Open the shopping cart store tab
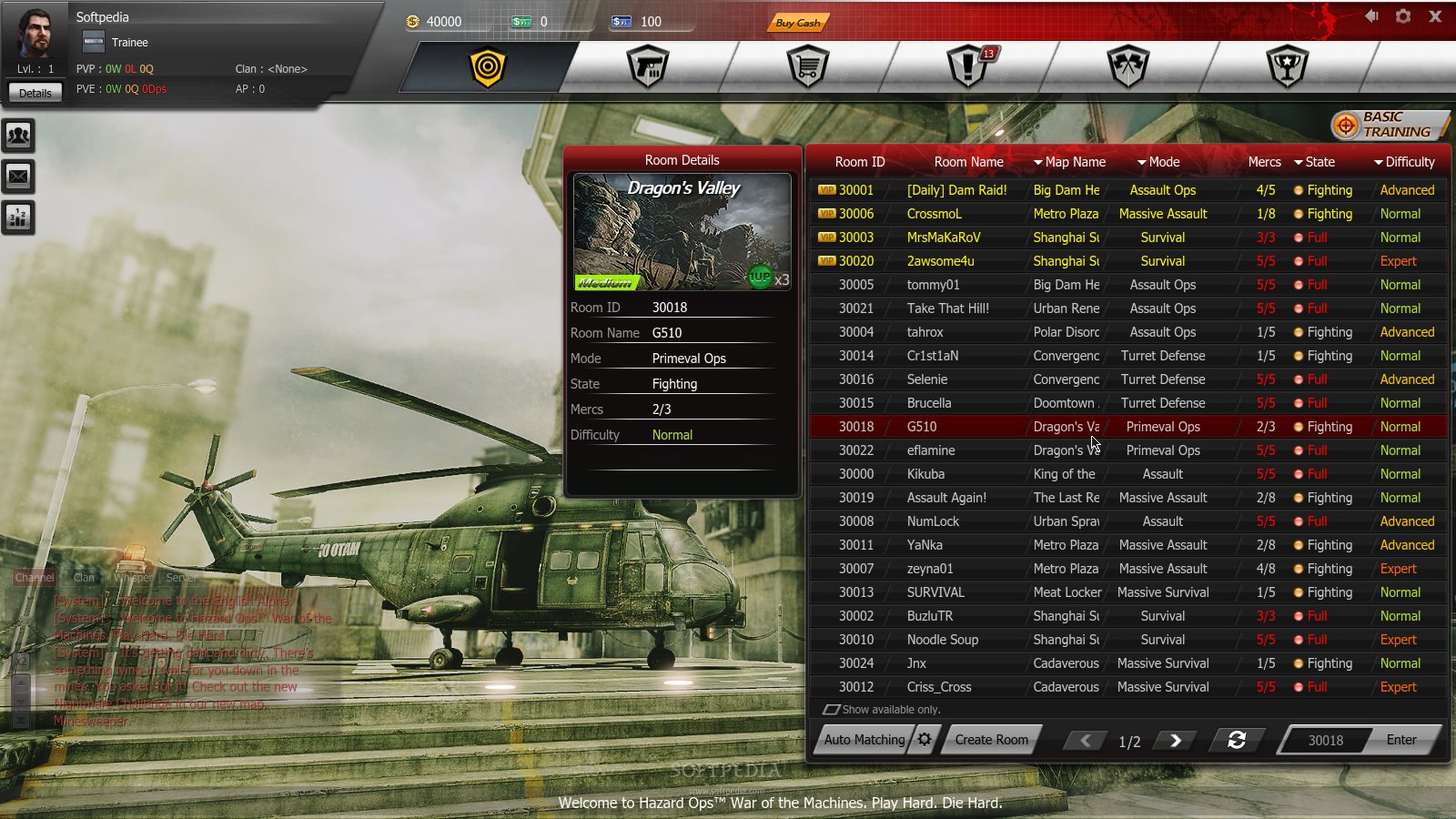This screenshot has height=819, width=1456. click(x=808, y=67)
